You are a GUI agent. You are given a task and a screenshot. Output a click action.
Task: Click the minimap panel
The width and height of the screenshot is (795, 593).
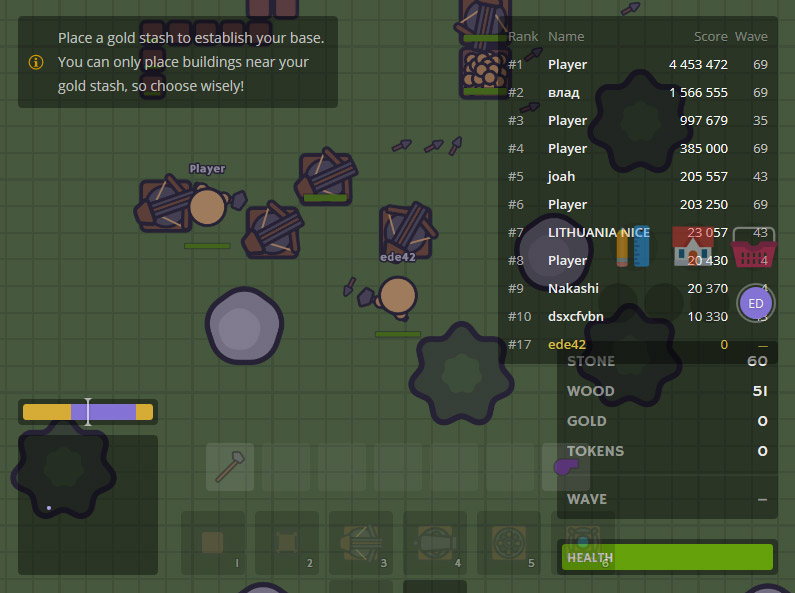[x=88, y=504]
